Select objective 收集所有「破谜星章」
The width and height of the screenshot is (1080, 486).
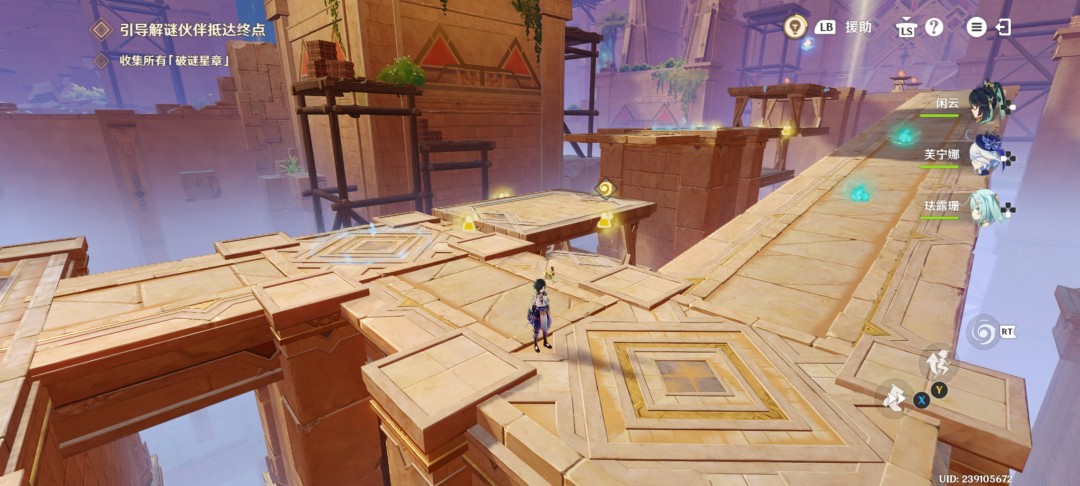[x=174, y=61]
